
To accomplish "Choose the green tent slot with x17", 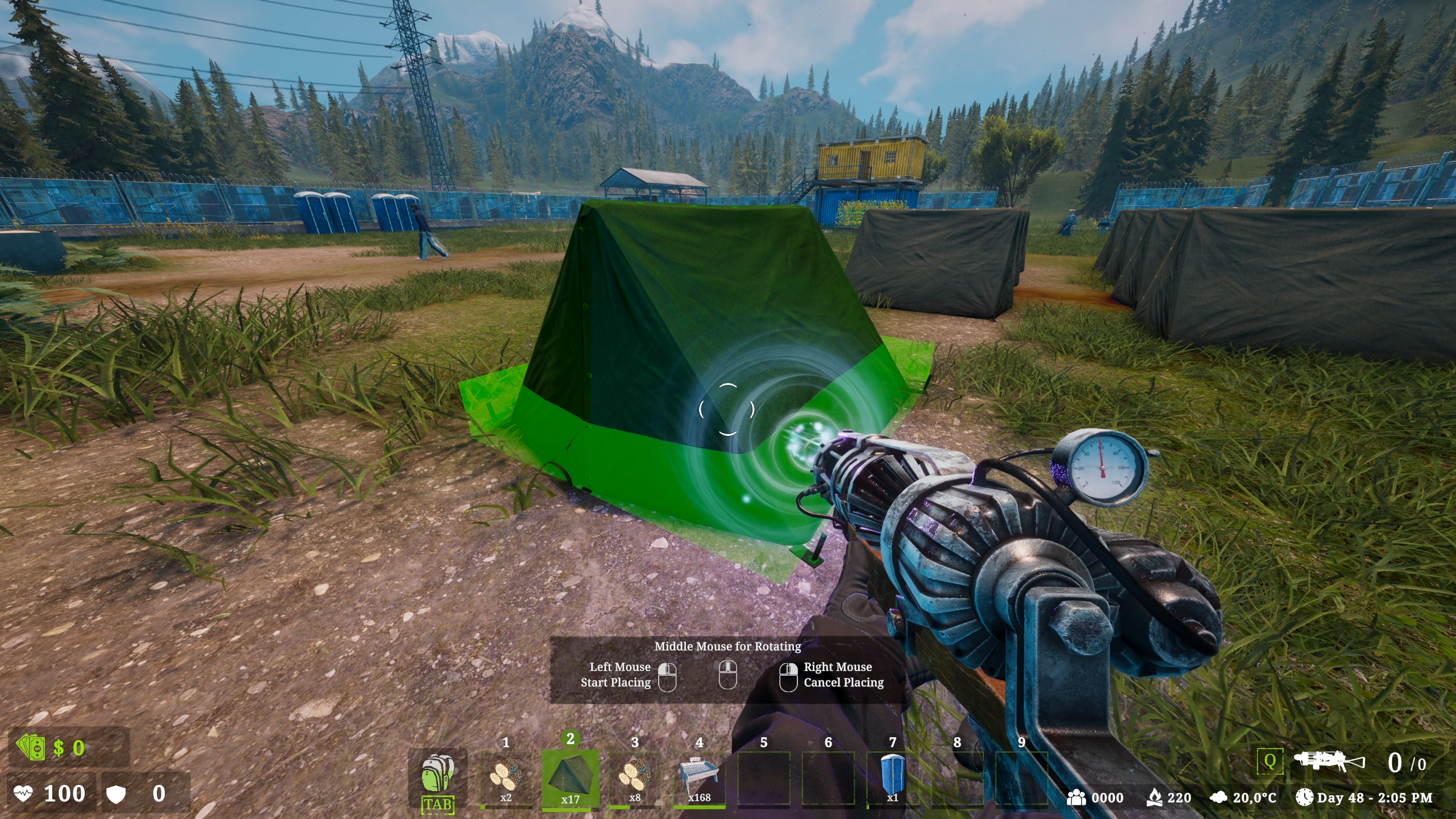I will click(570, 777).
